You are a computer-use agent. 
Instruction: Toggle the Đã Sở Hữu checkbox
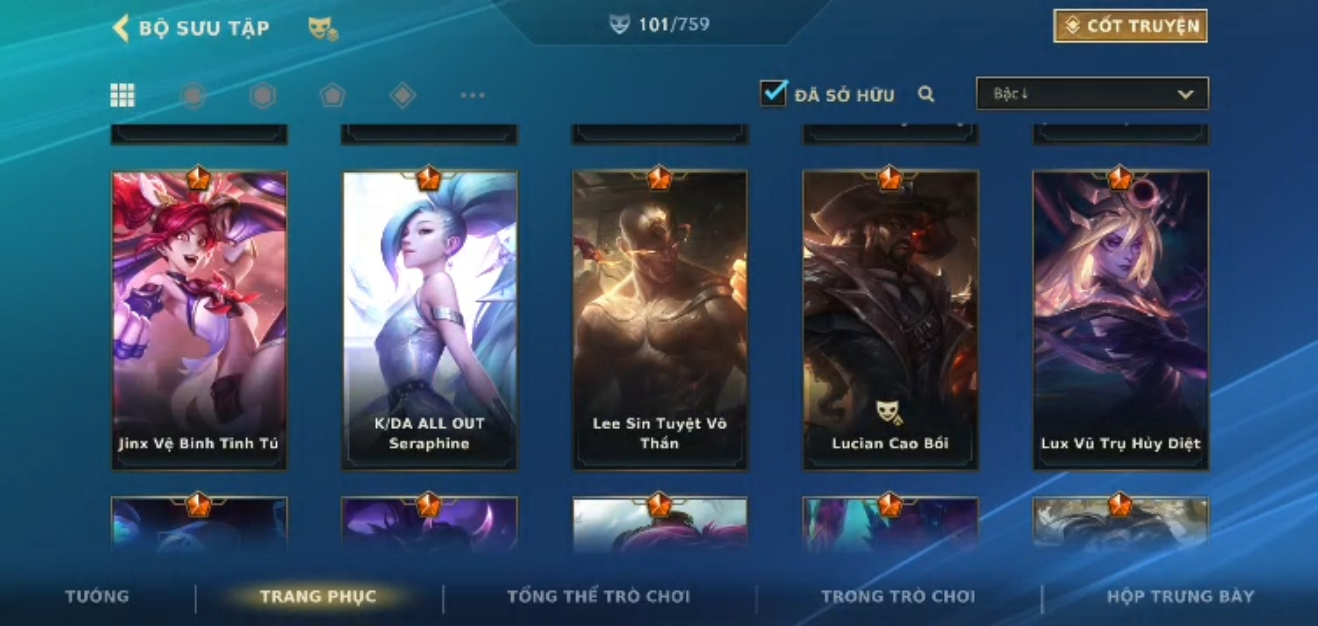tap(773, 94)
